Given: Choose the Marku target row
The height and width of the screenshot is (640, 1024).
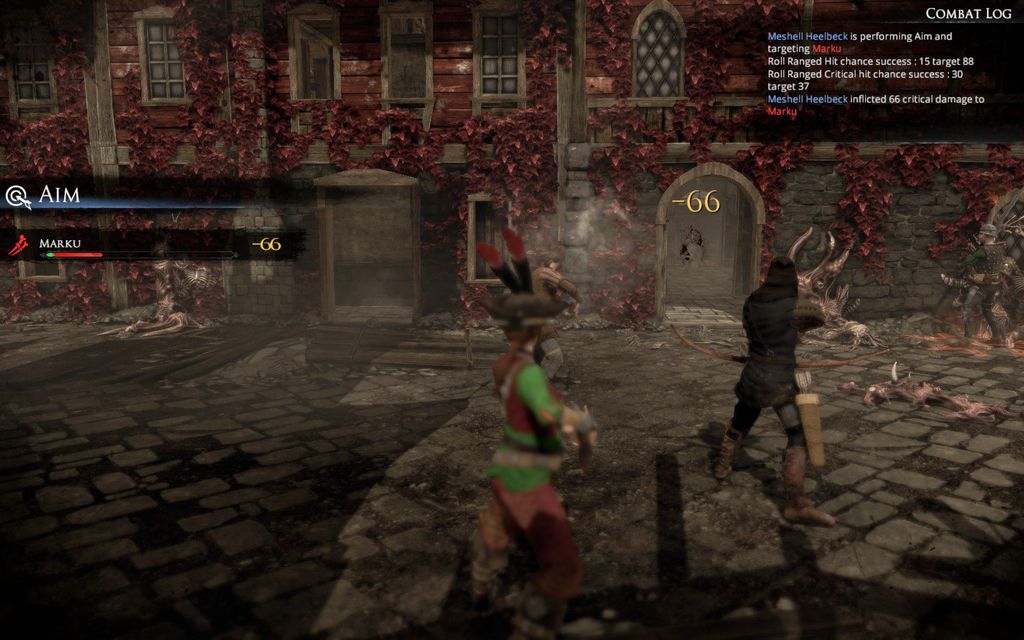Looking at the screenshot, I should (x=140, y=245).
